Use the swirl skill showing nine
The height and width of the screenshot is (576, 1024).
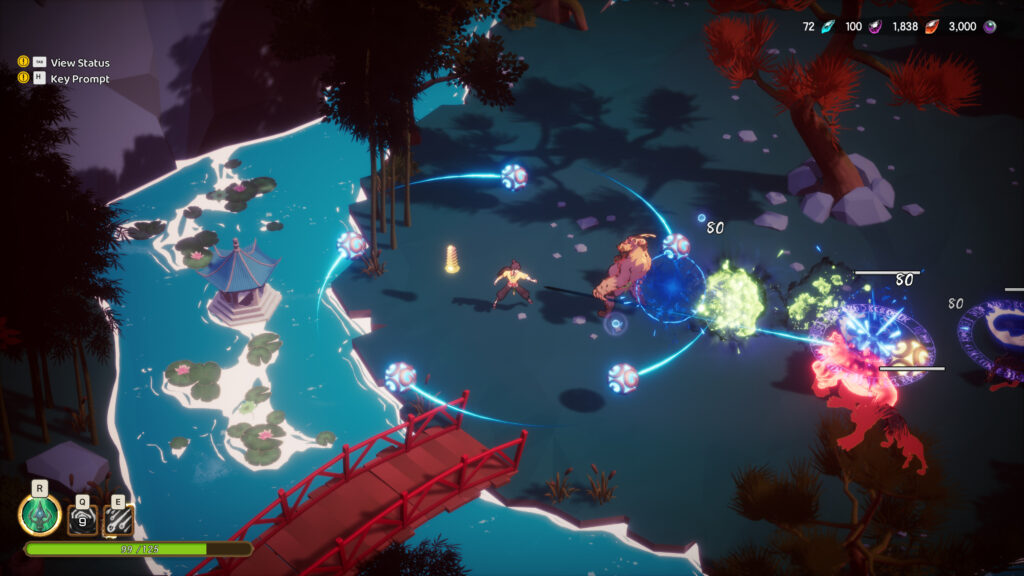[x=82, y=519]
